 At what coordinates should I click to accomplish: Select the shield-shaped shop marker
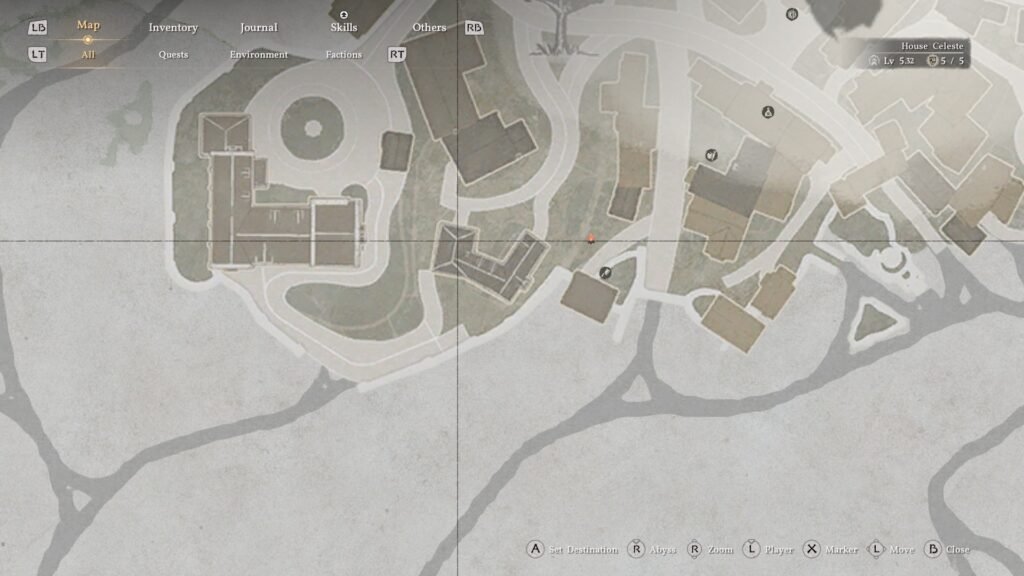[711, 154]
